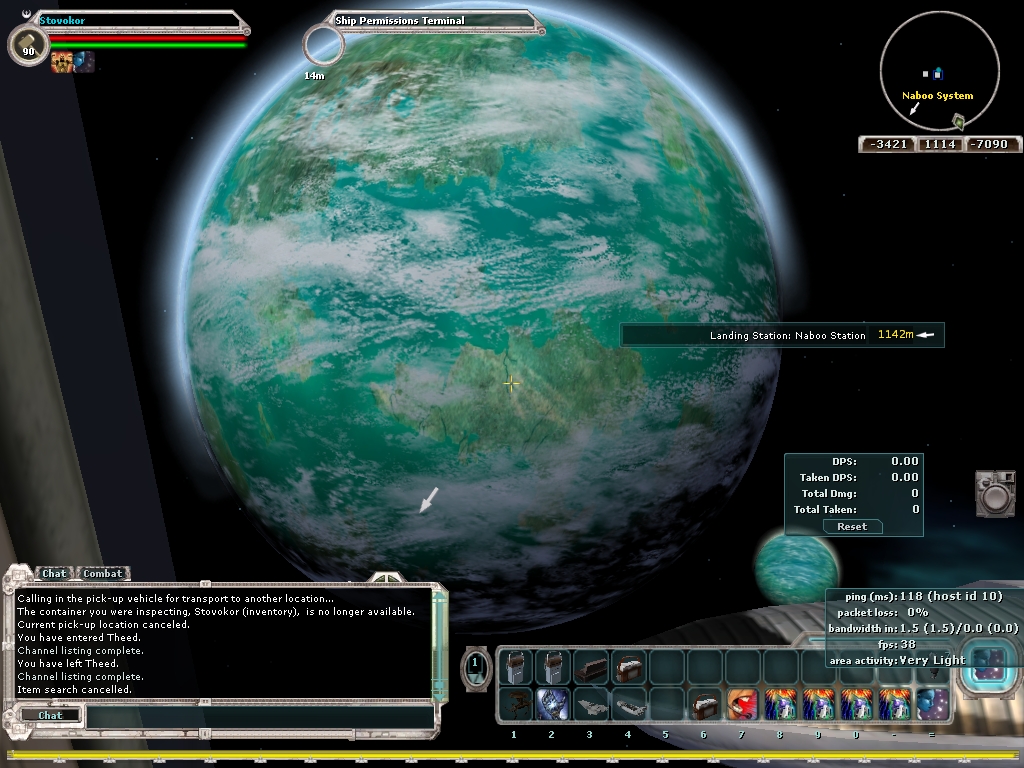
Task: Open the Naboo System radar
Action: tap(938, 71)
